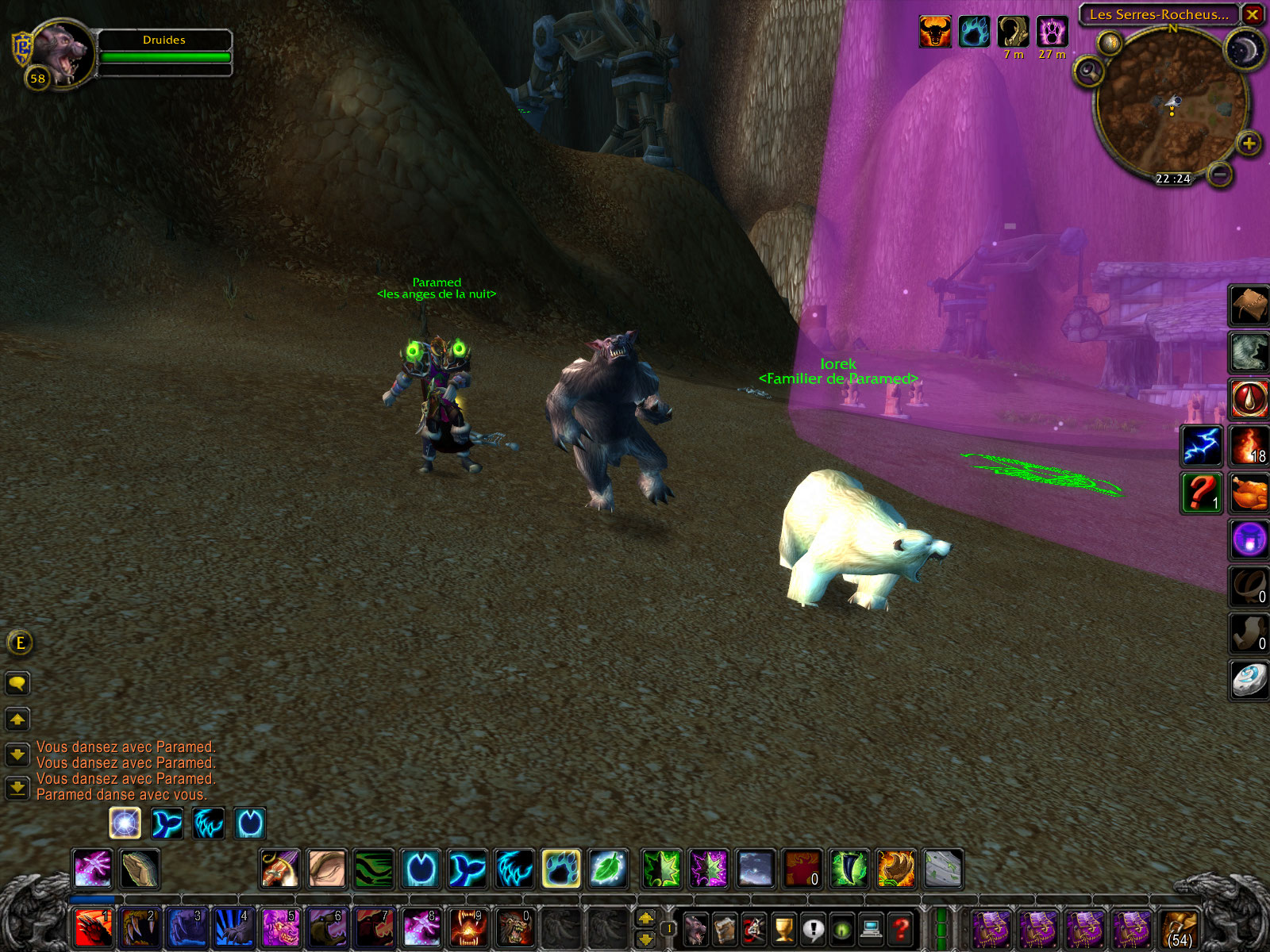Zoom in the minimap with the plus button
1270x952 pixels.
click(1249, 144)
